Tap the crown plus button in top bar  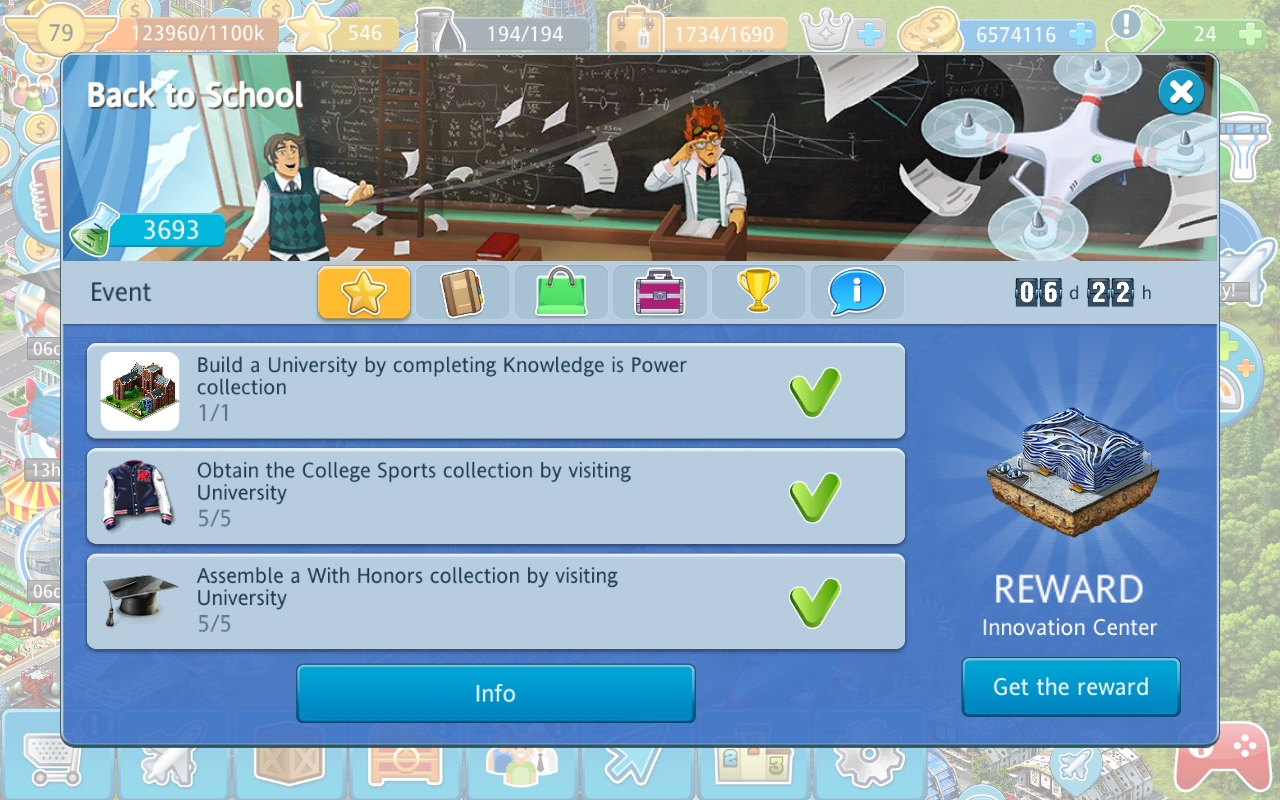[869, 34]
